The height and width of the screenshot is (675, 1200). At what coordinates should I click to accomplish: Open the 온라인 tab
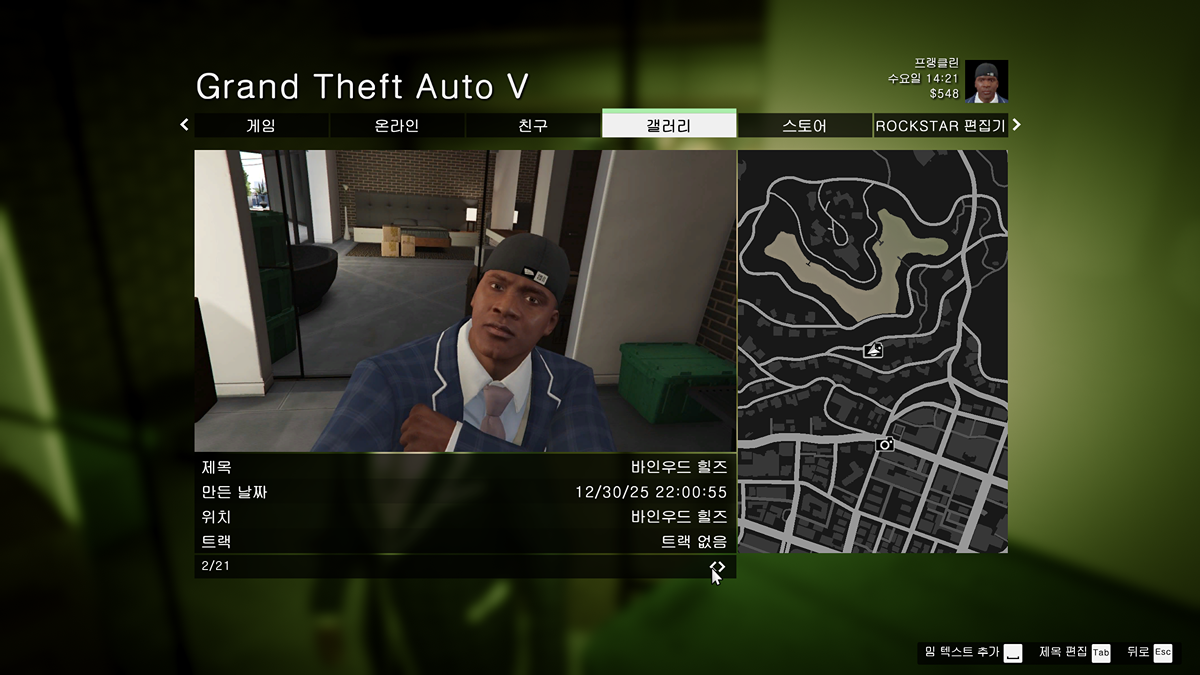coord(397,126)
